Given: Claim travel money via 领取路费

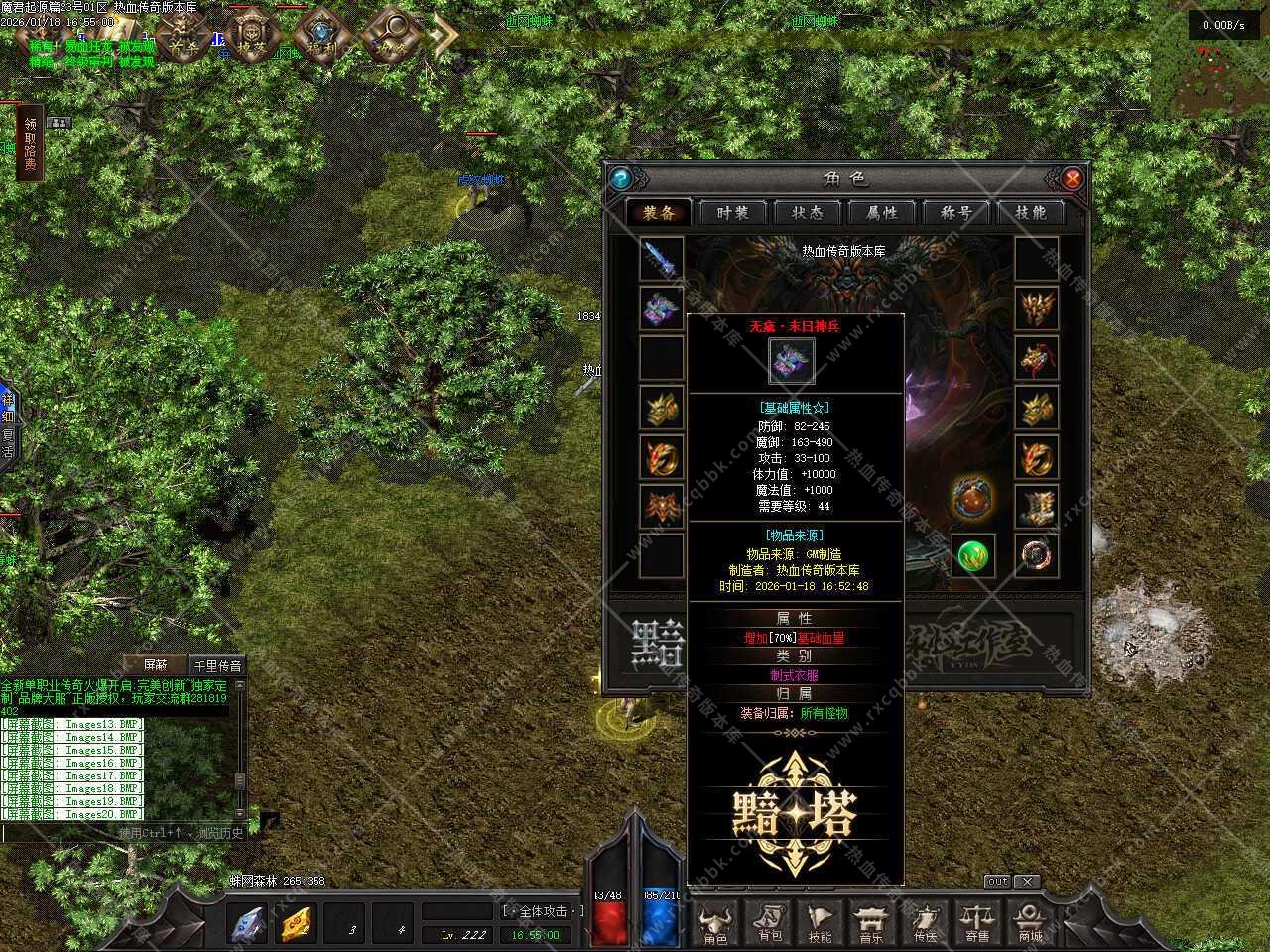Looking at the screenshot, I should click(x=30, y=144).
